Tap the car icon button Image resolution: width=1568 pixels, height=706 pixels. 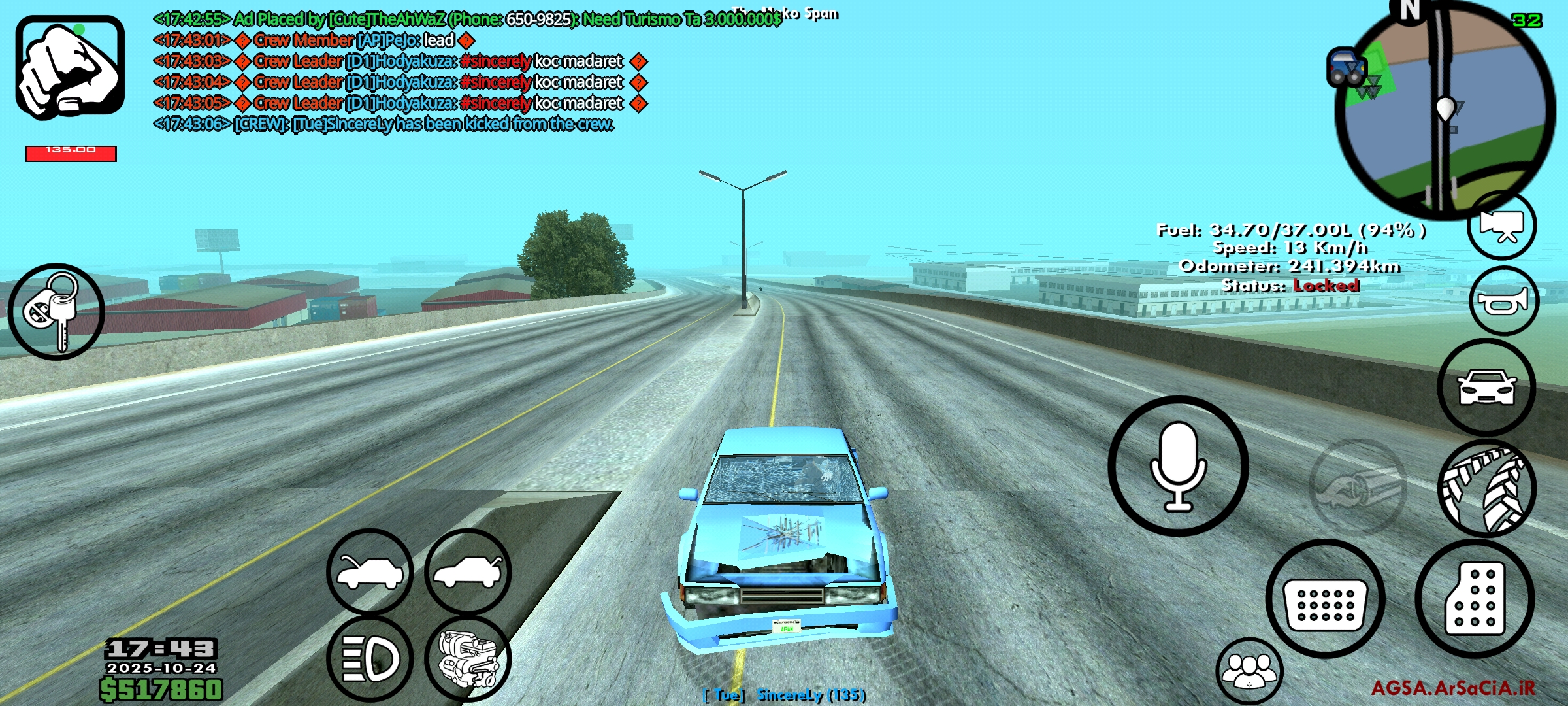click(1487, 387)
